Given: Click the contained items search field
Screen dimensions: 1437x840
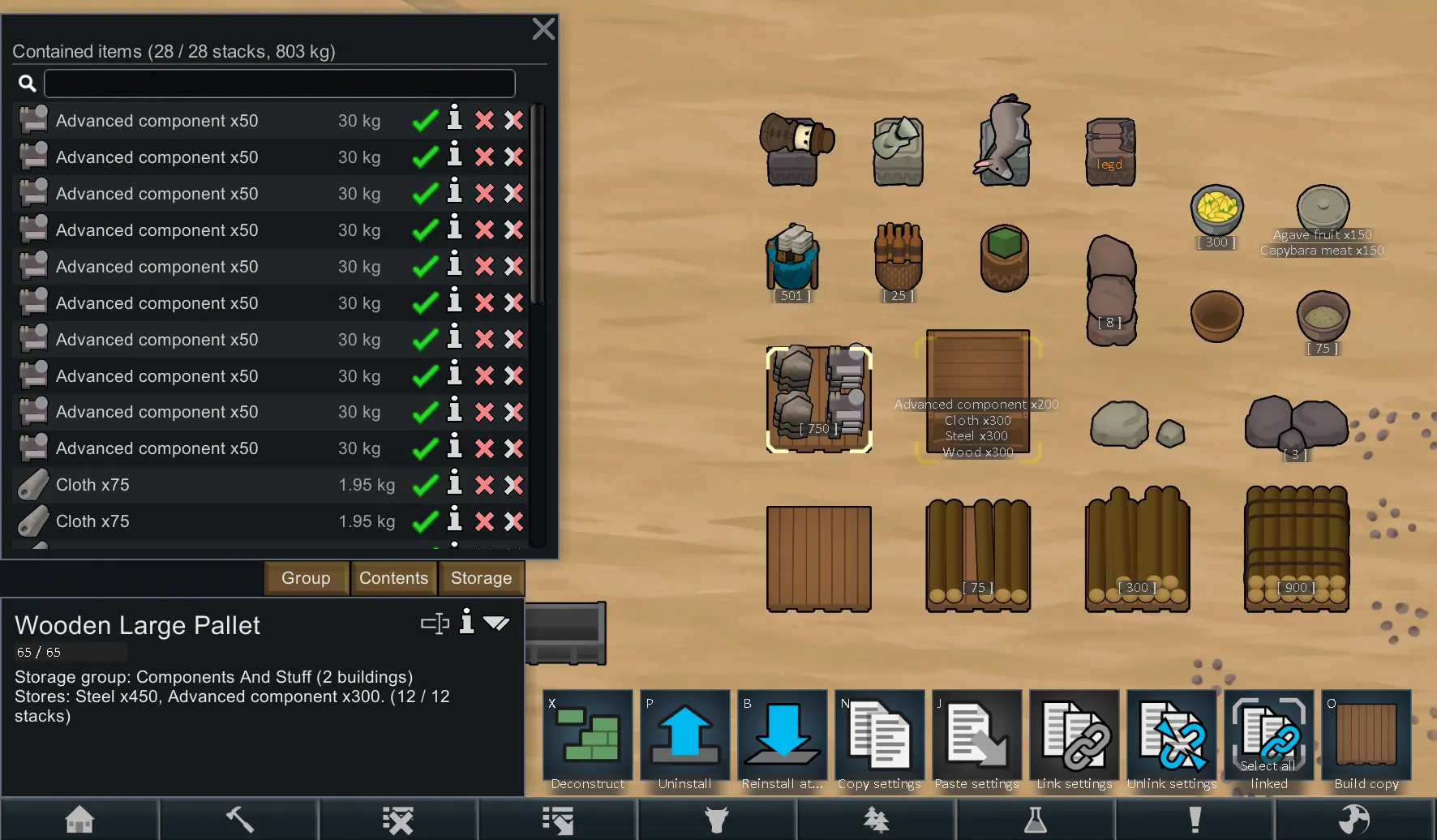Looking at the screenshot, I should tap(279, 83).
